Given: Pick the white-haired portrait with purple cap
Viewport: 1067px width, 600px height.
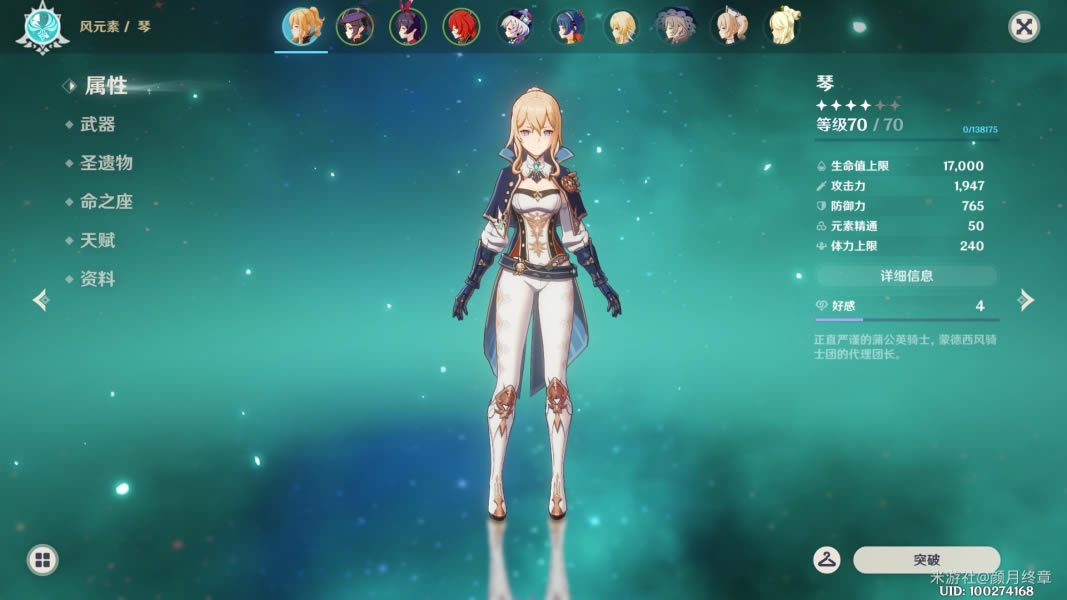Looking at the screenshot, I should tap(516, 27).
